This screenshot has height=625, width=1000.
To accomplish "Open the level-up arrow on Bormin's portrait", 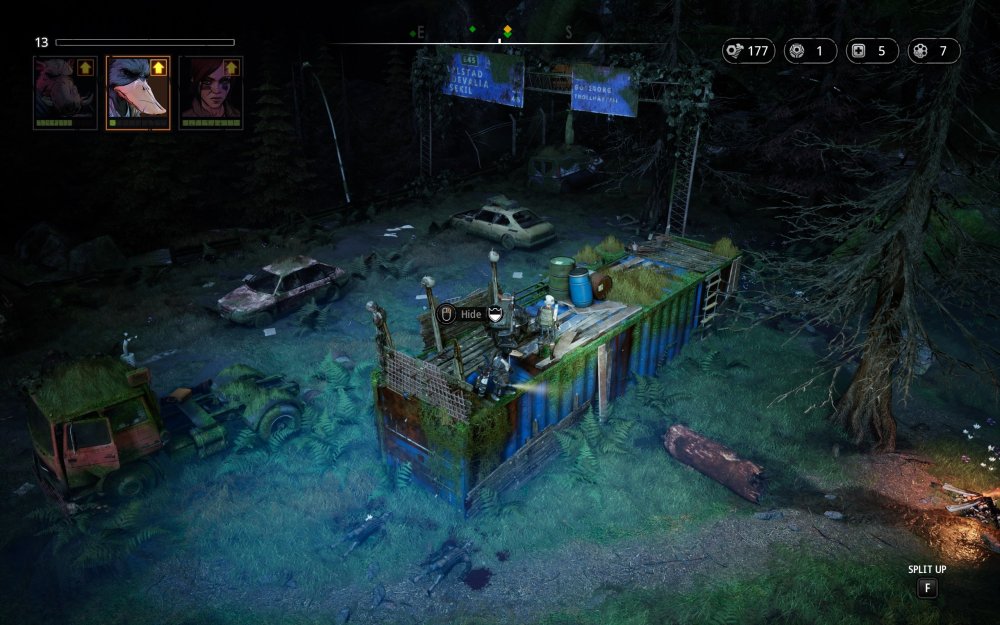I will (x=85, y=68).
